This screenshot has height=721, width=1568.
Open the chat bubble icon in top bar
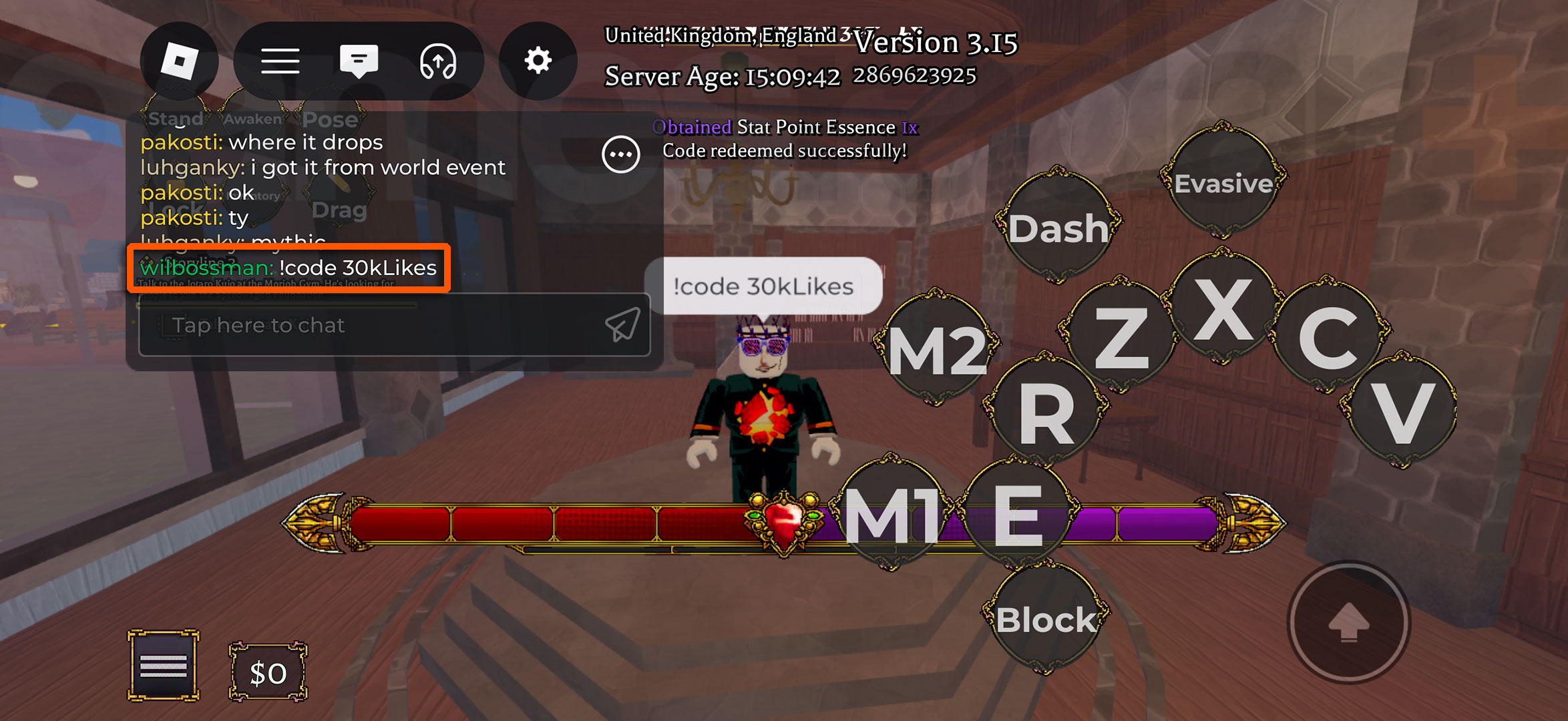[359, 60]
